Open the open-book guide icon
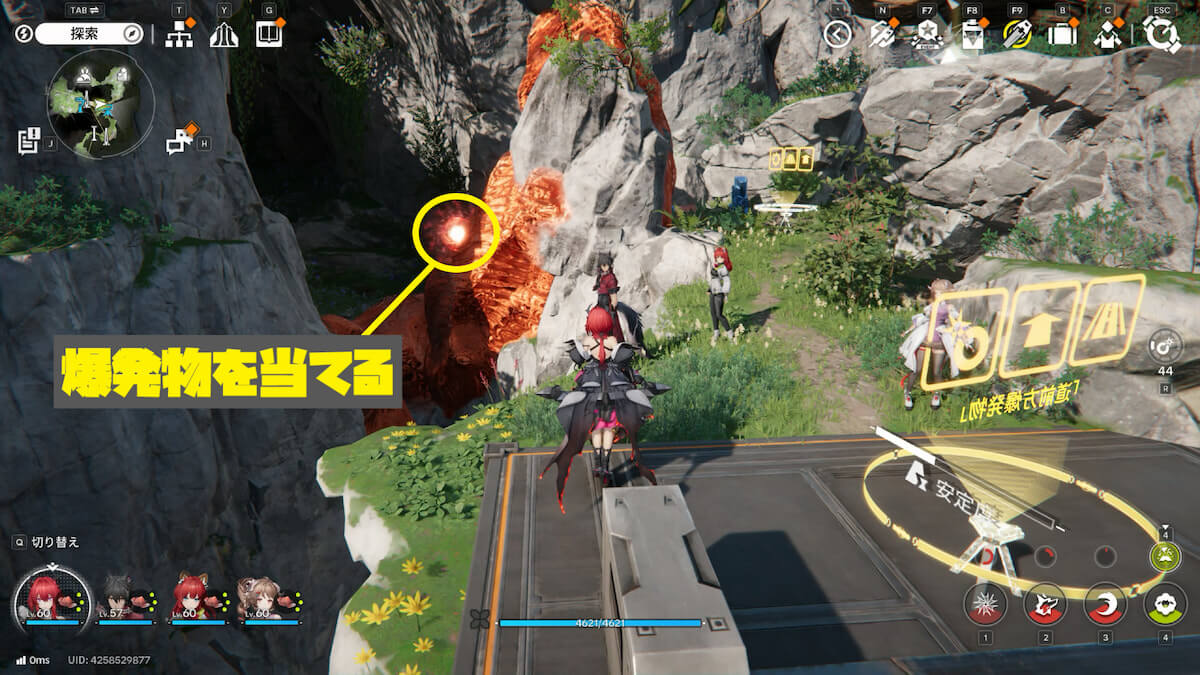Viewport: 1200px width, 675px height. point(268,35)
